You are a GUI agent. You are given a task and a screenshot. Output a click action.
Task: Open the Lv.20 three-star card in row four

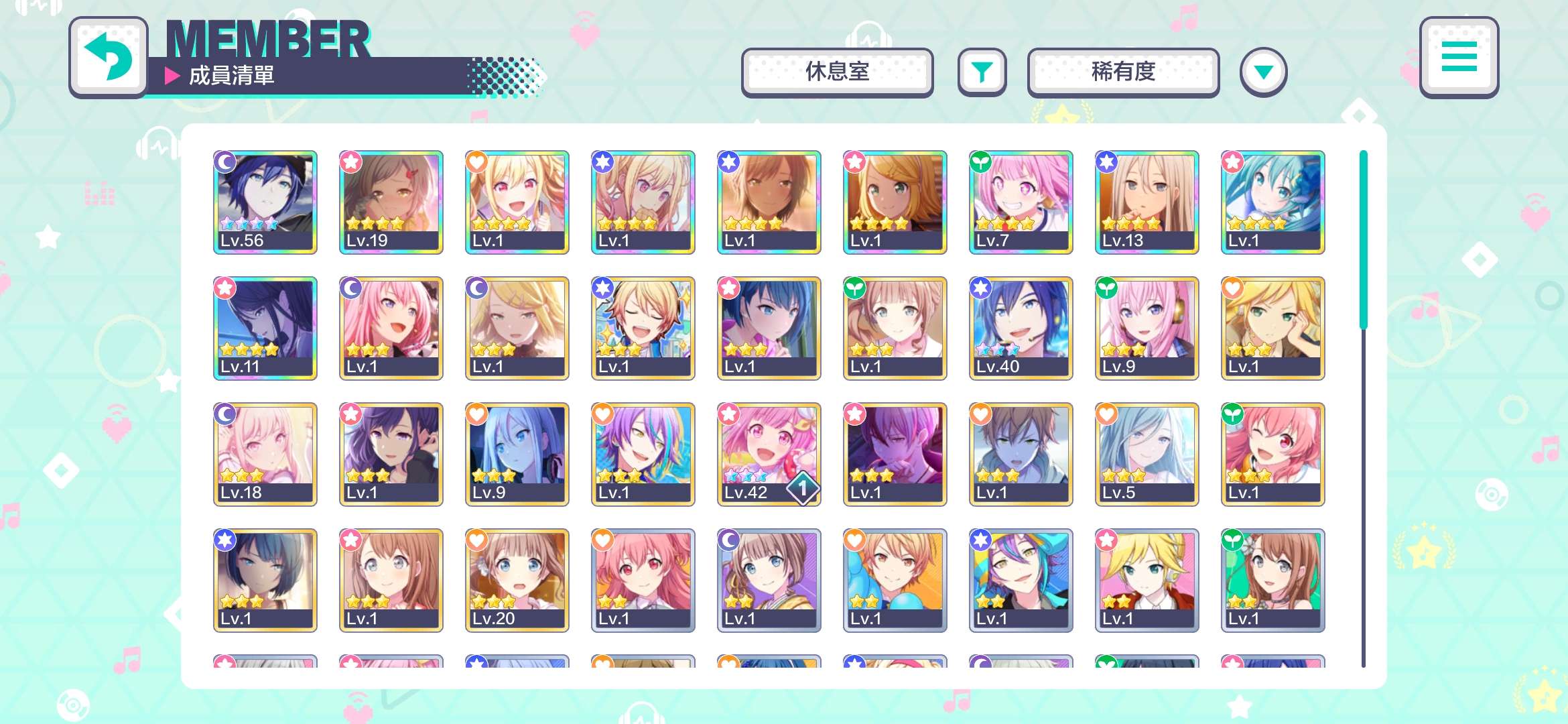tap(517, 579)
